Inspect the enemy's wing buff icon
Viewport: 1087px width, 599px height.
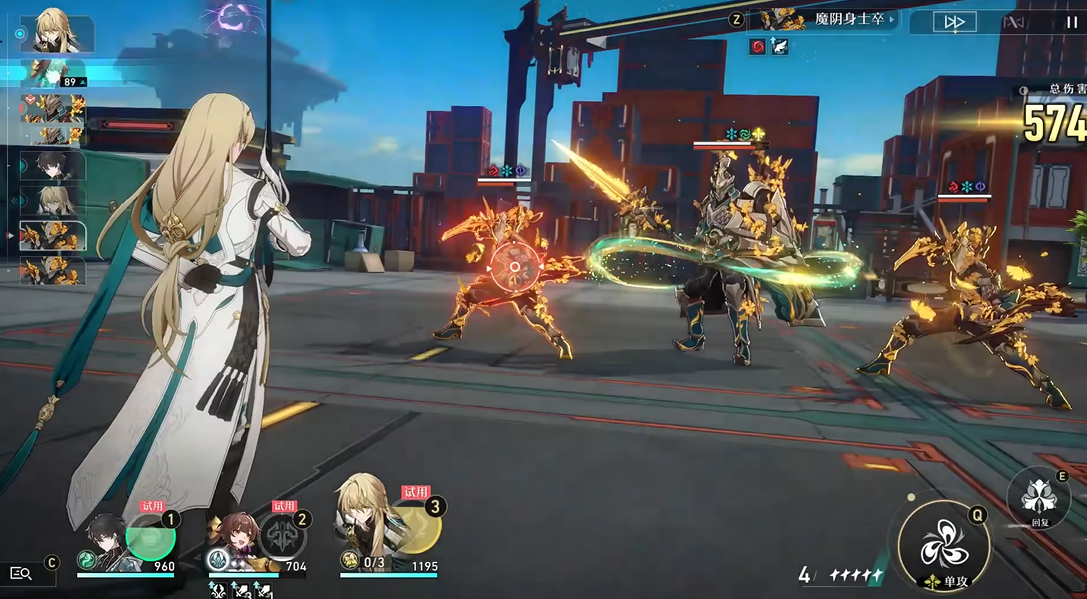tap(779, 46)
